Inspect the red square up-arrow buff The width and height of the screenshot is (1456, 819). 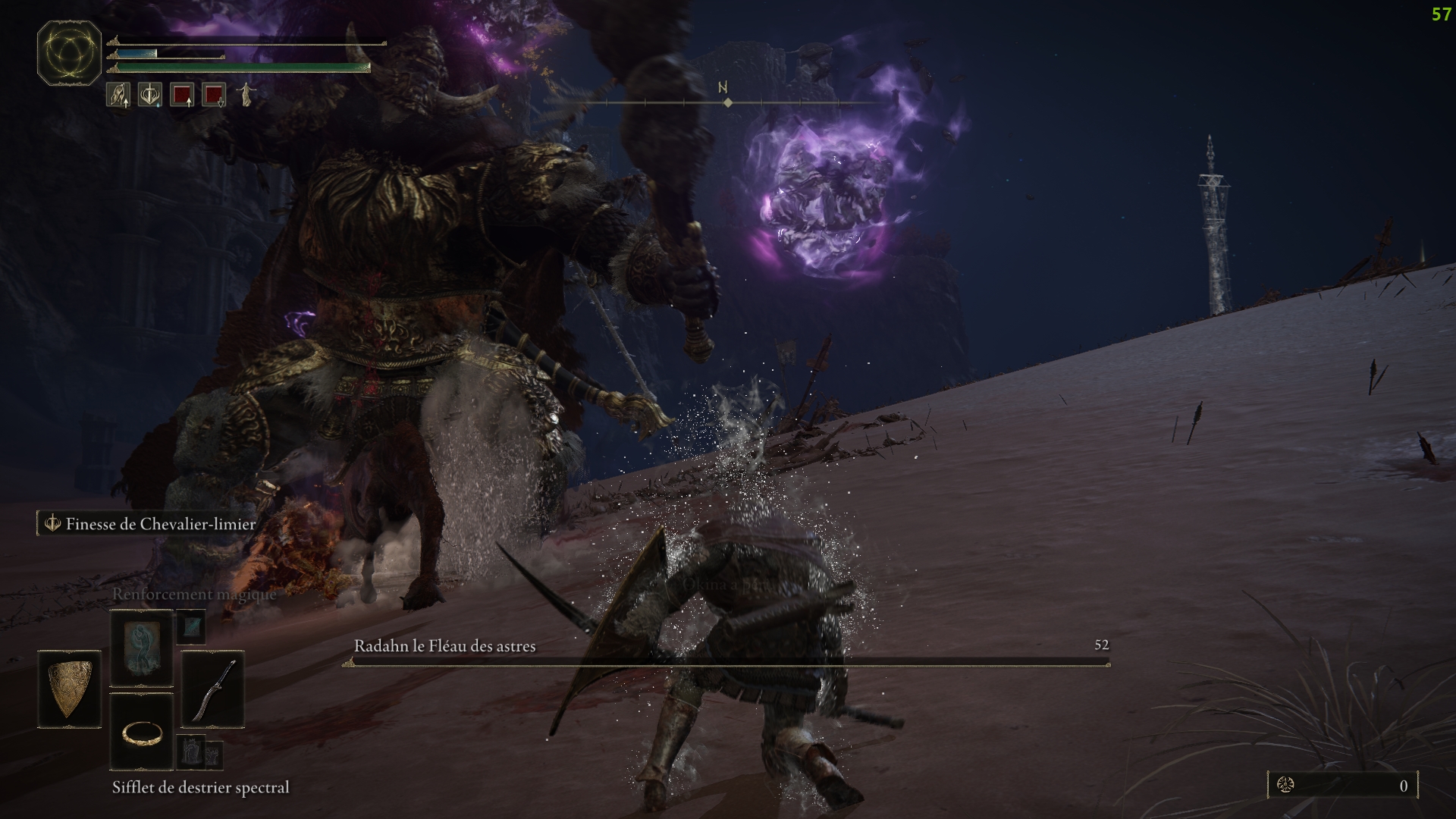182,95
